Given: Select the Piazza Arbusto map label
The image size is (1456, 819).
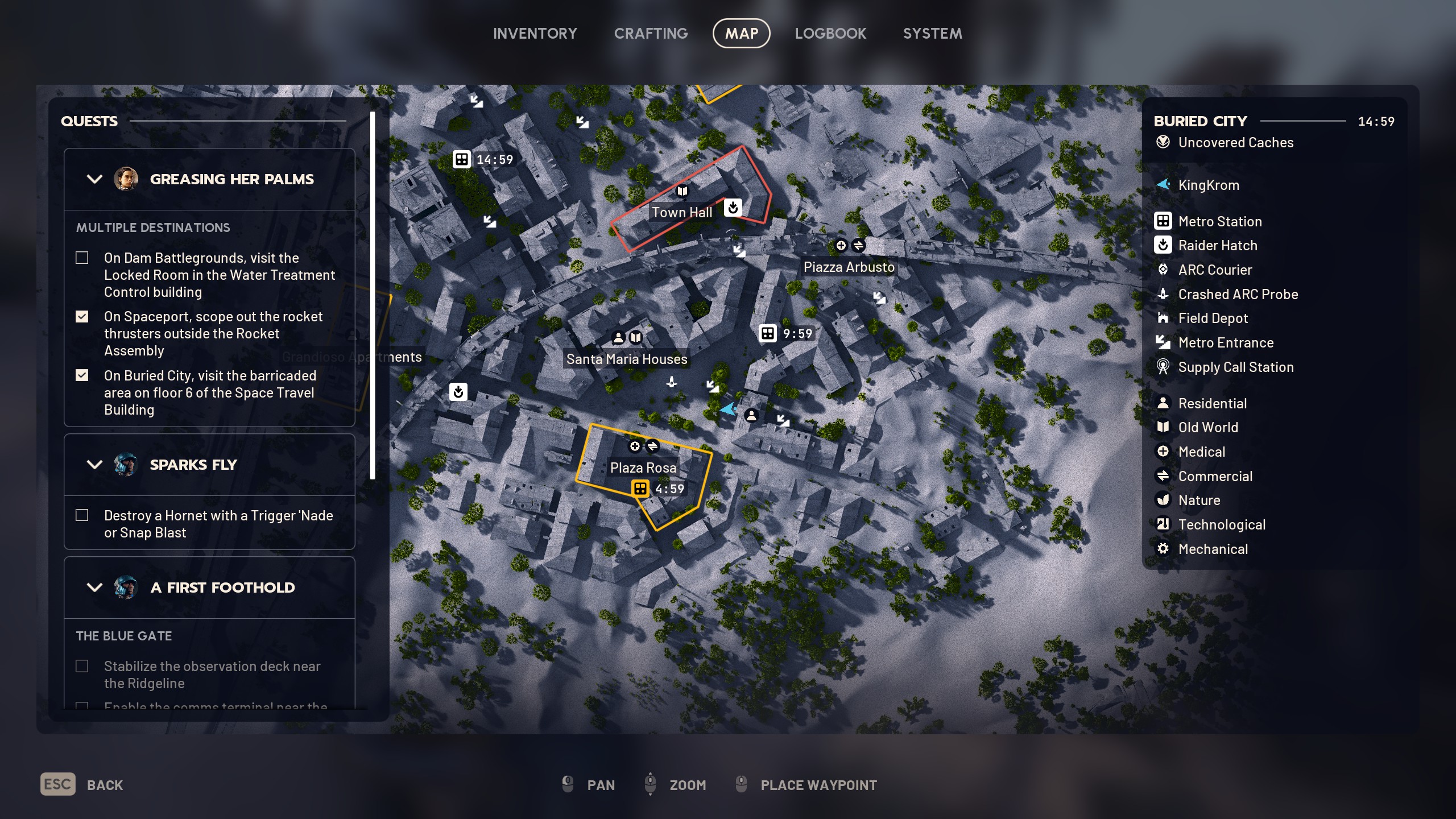Looking at the screenshot, I should [849, 267].
